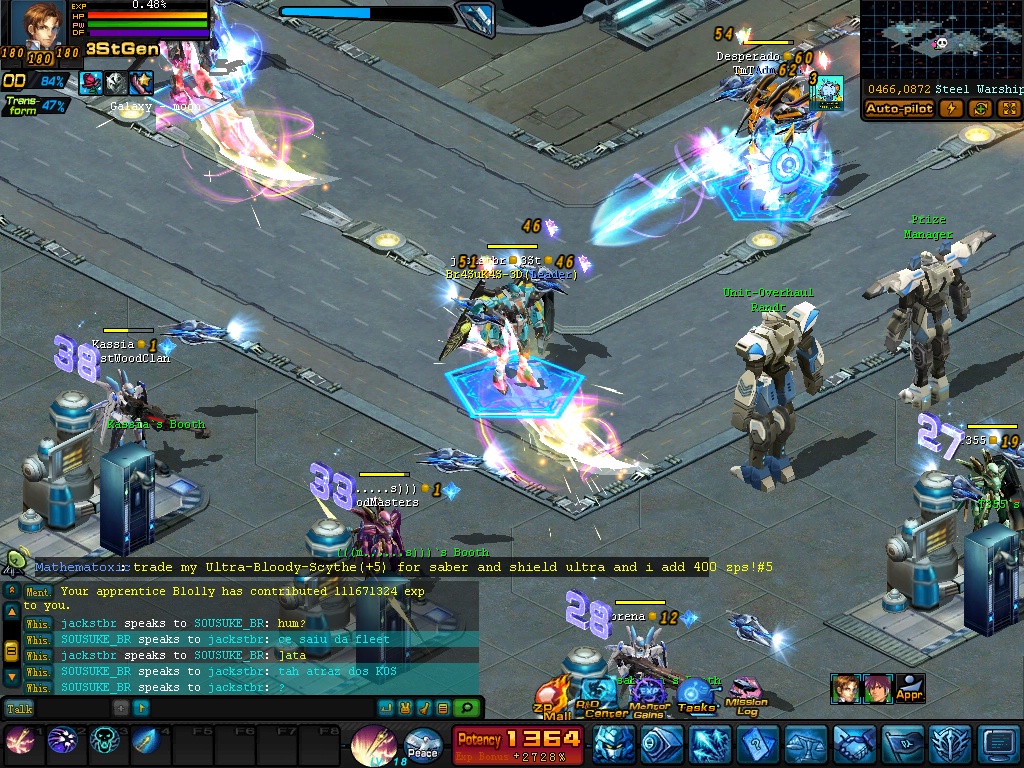Click the Appr. apprentice button
Screen dimensions: 1024x768
coord(909,688)
